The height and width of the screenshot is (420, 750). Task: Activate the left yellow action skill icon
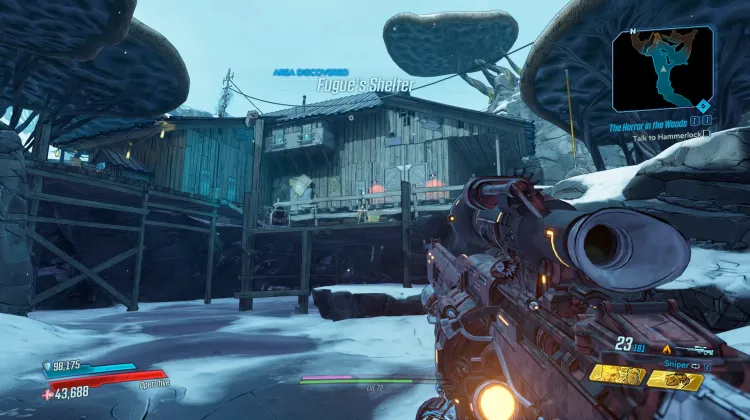point(616,374)
